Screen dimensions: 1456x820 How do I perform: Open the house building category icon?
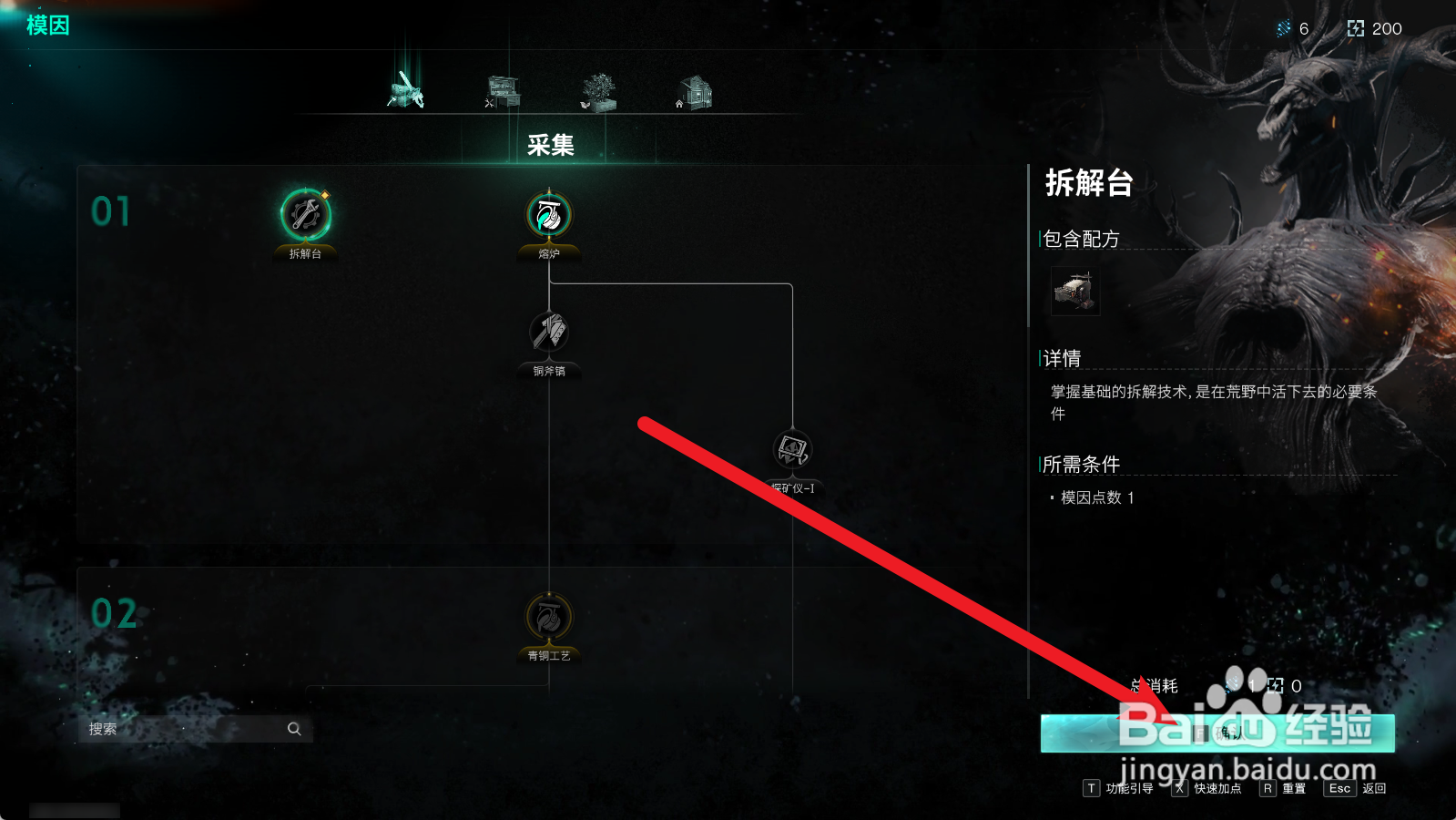point(694,89)
